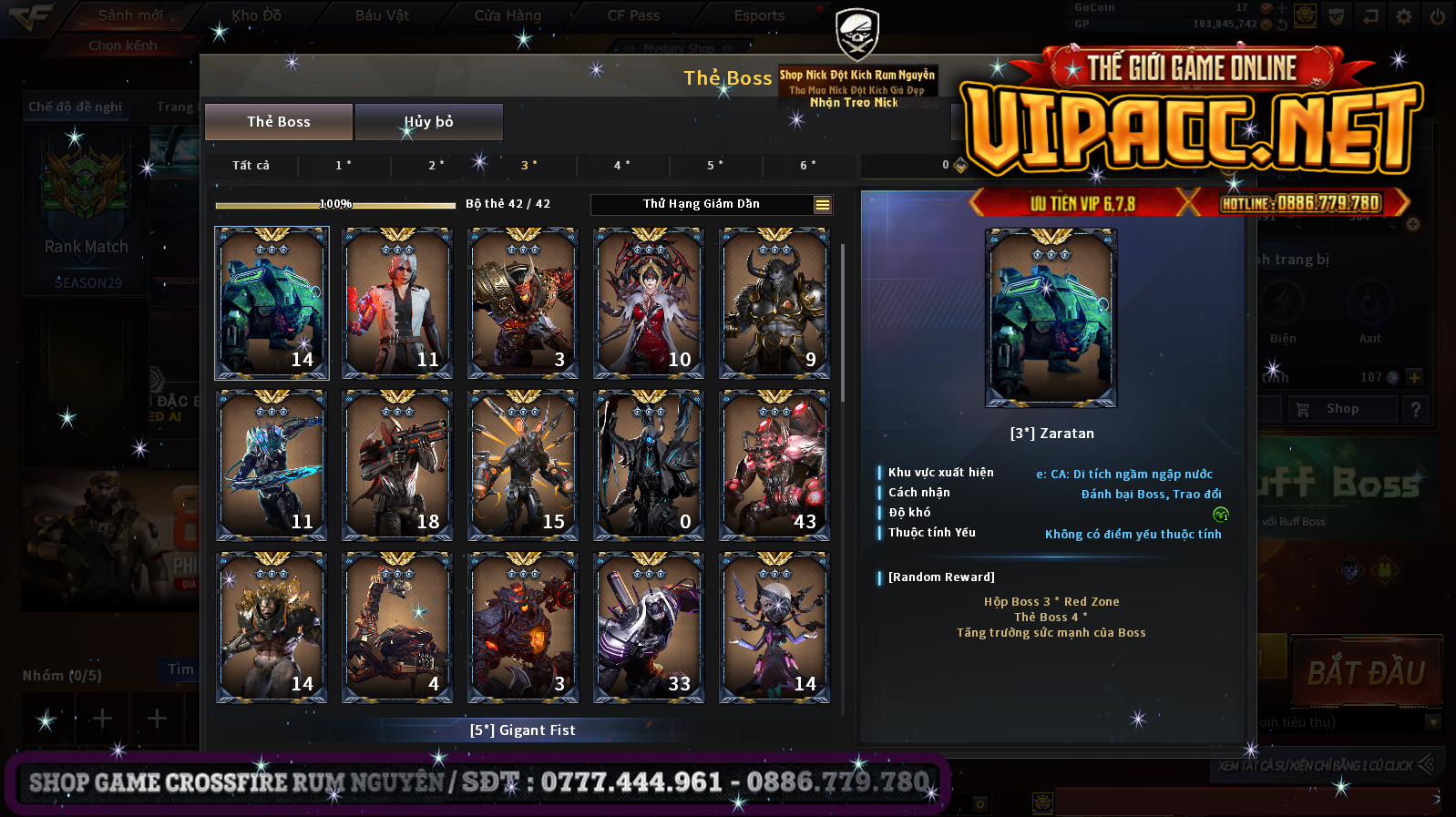Pick the purple mech boss card showing 33
1456x817 pixels.
tap(649, 628)
